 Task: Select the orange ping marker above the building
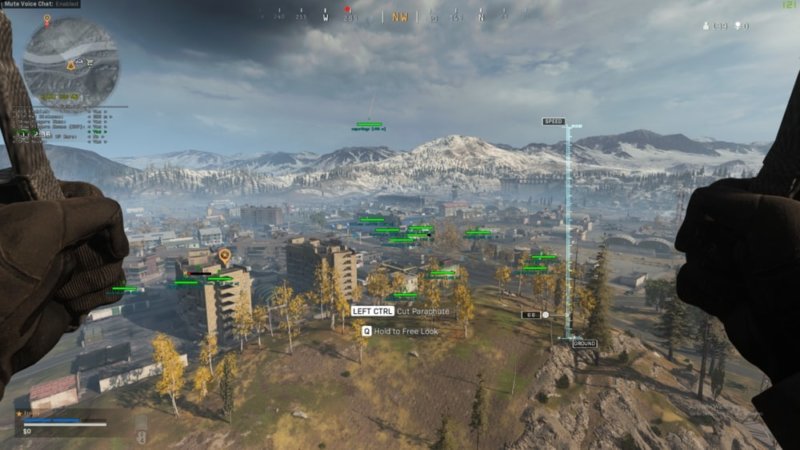pos(224,256)
